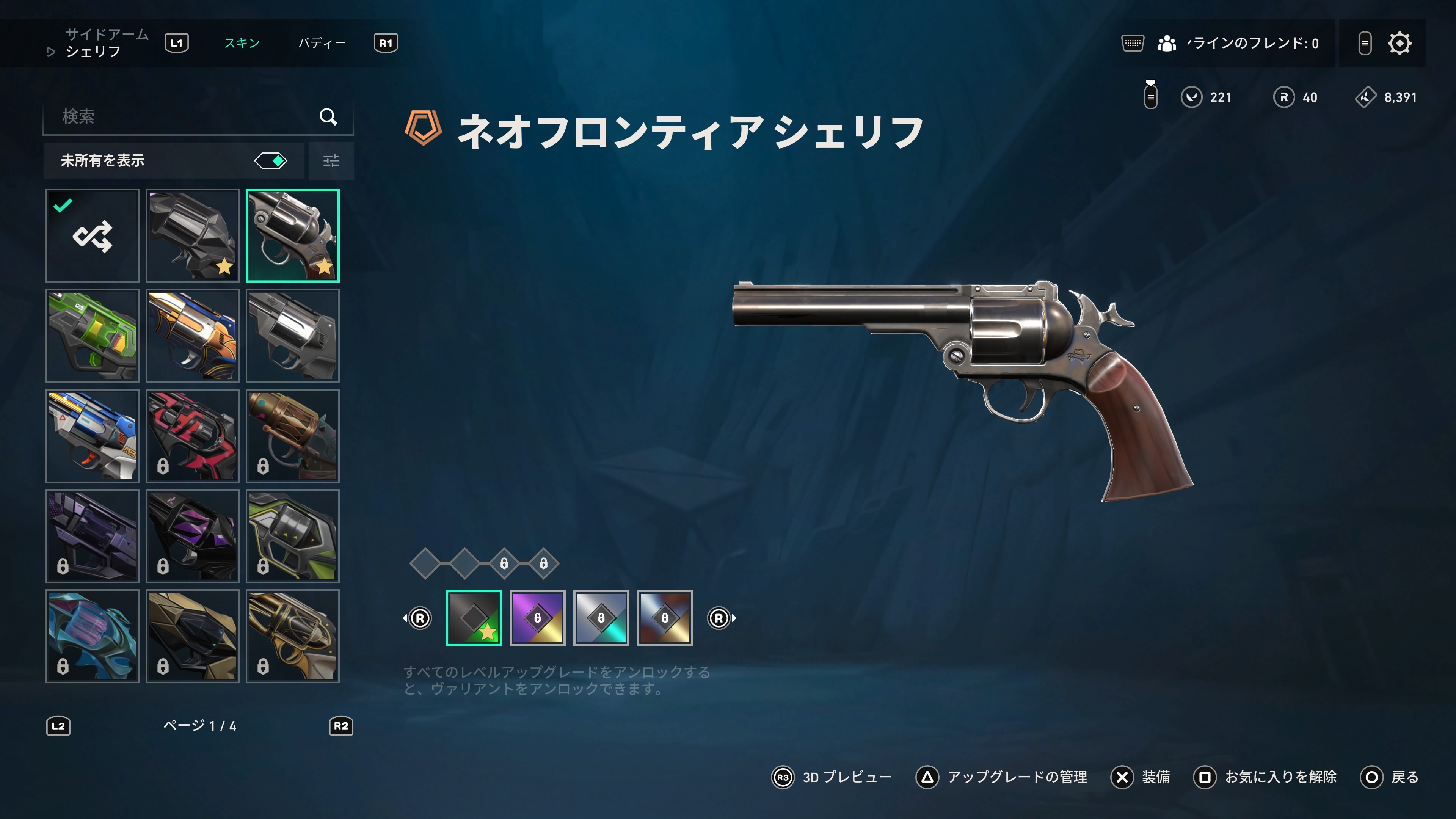The image size is (1456, 819).
Task: Switch to the スキン tab
Action: pyautogui.click(x=242, y=43)
